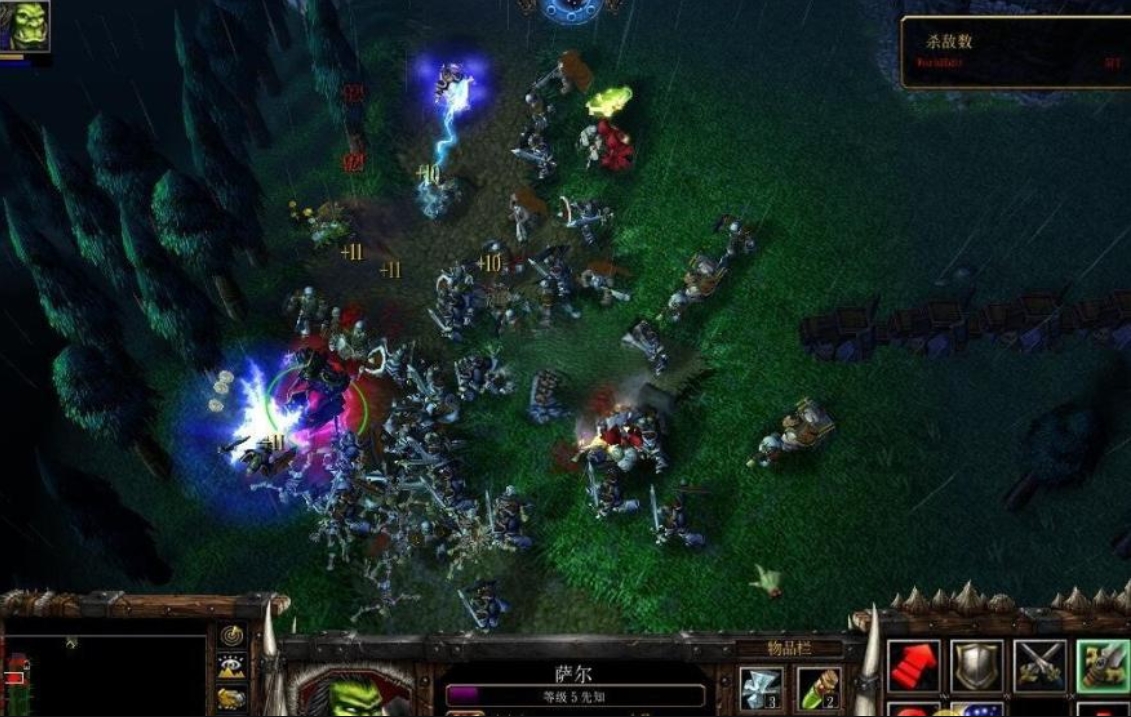The height and width of the screenshot is (717, 1131).
Task: Click the green-highlighted command icon
Action: [x=1102, y=666]
